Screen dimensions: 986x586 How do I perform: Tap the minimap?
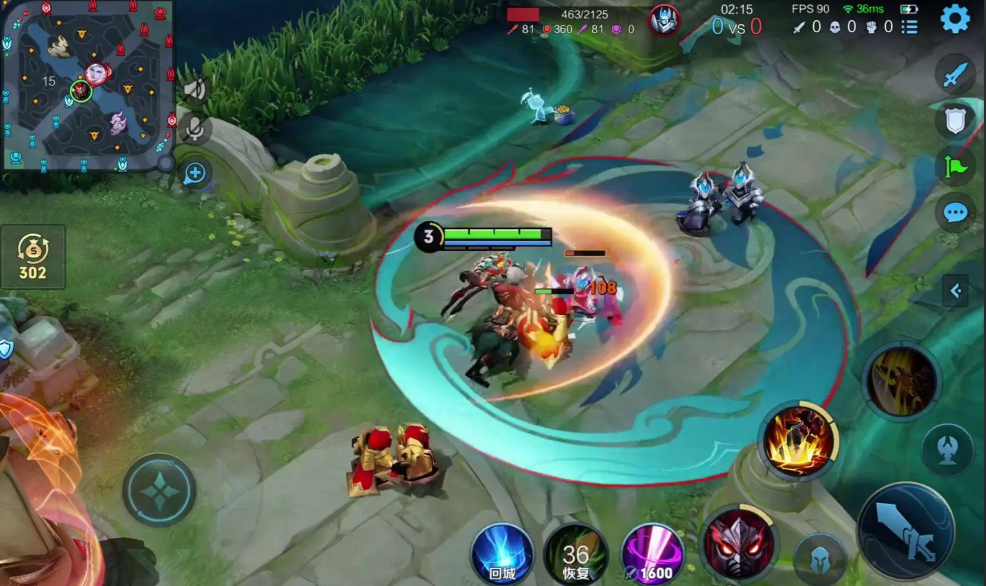coord(87,86)
